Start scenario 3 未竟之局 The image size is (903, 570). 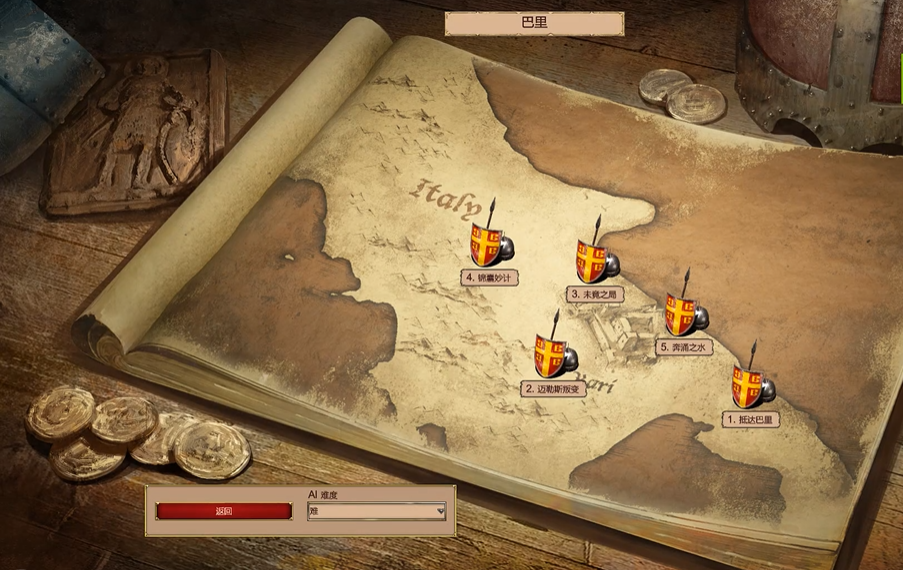tap(594, 262)
